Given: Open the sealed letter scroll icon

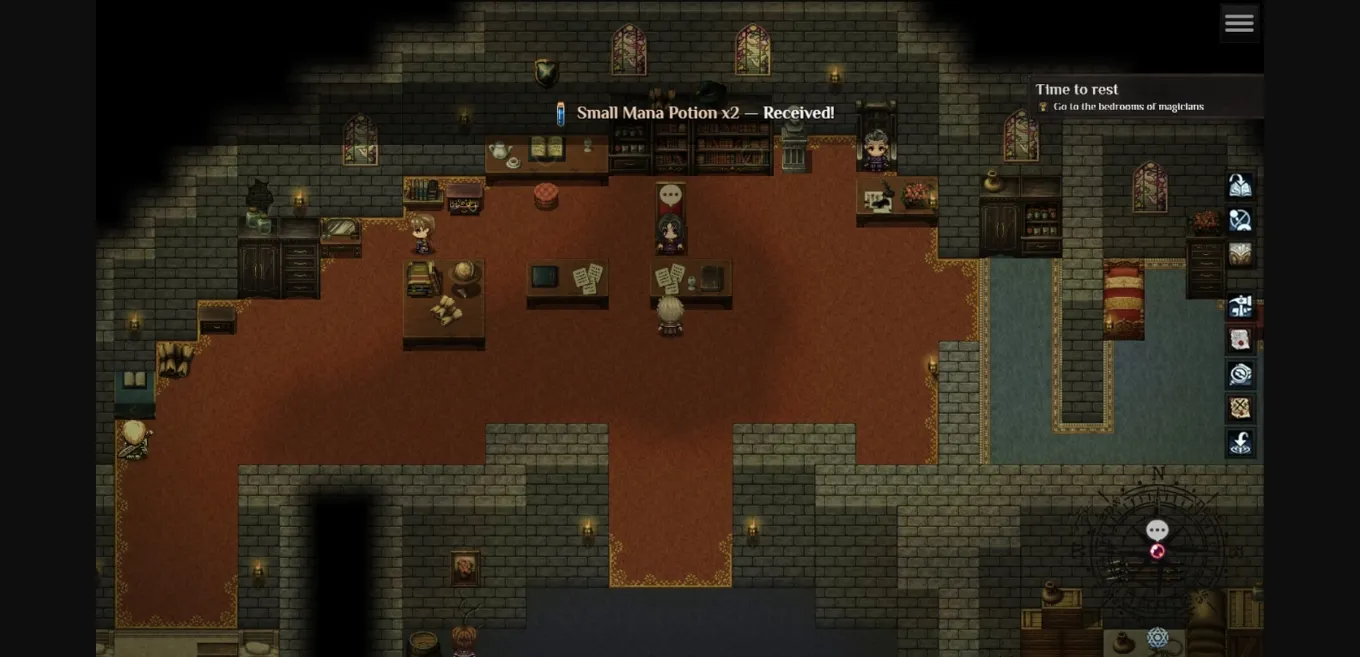Looking at the screenshot, I should point(1240,341).
